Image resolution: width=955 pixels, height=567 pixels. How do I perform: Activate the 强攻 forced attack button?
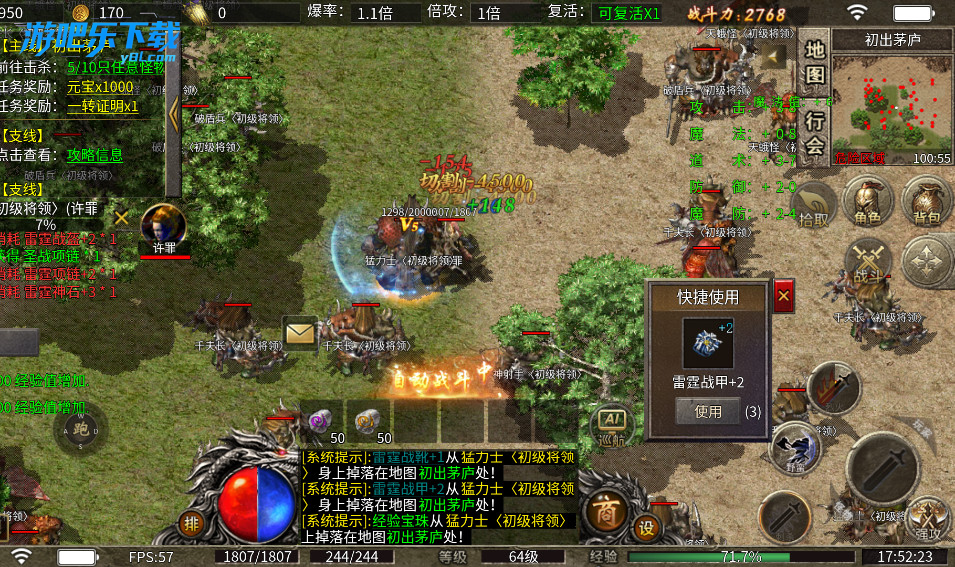928,519
